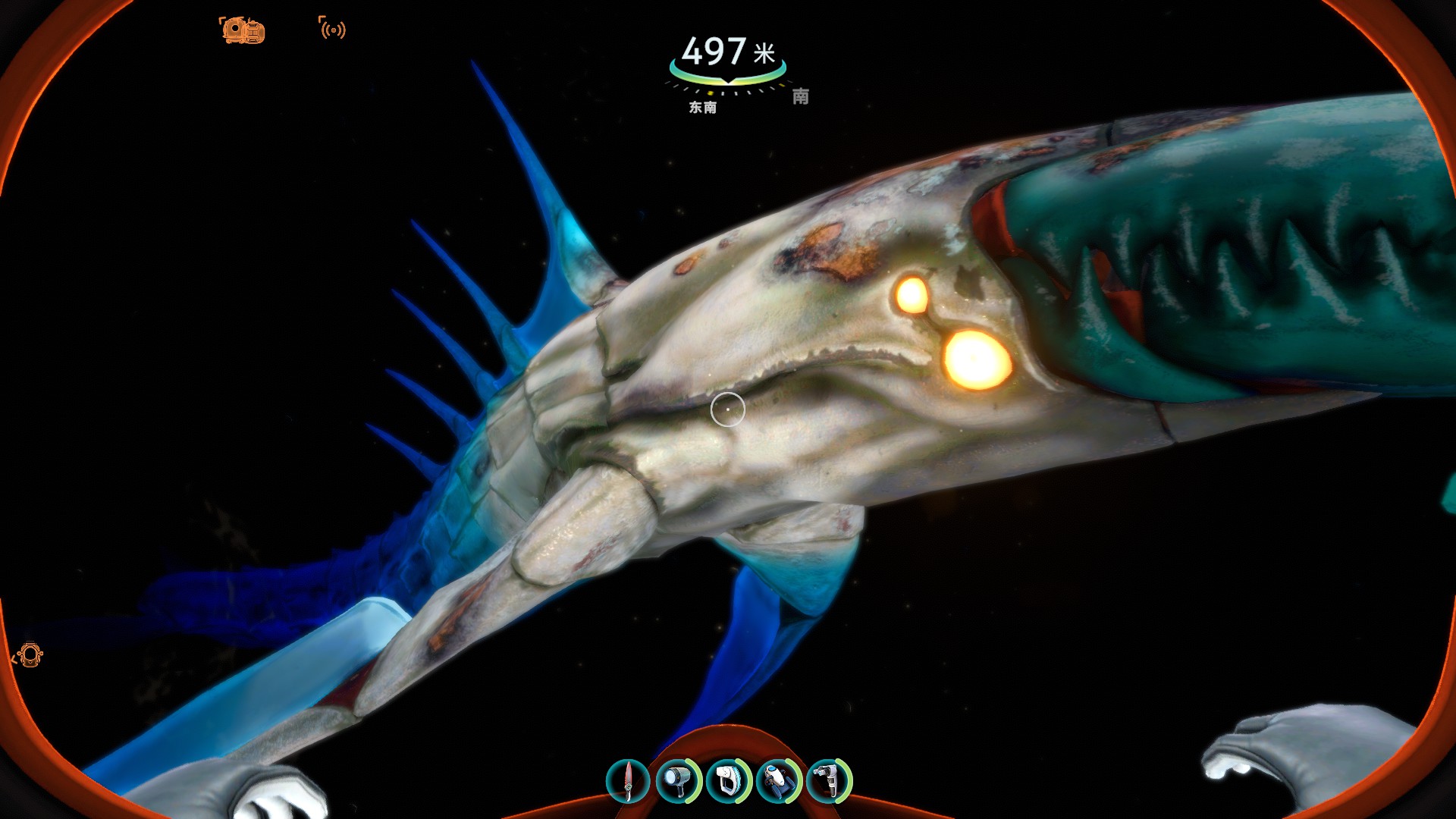The width and height of the screenshot is (1456, 819).
Task: Equip the pistol-shaped tool in the last hotbar slot
Action: click(x=829, y=780)
